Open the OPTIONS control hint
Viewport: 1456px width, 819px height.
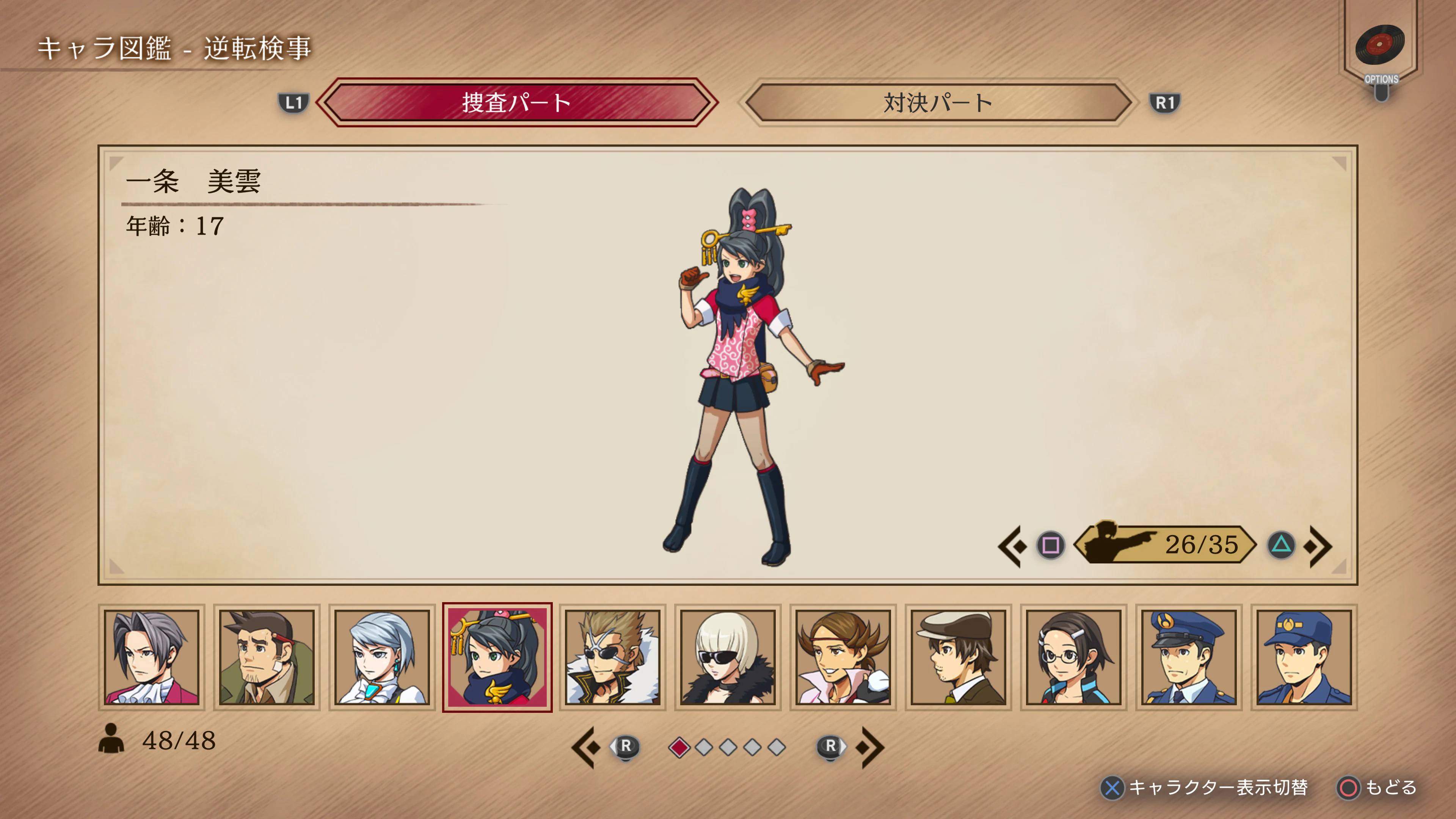[x=1383, y=79]
